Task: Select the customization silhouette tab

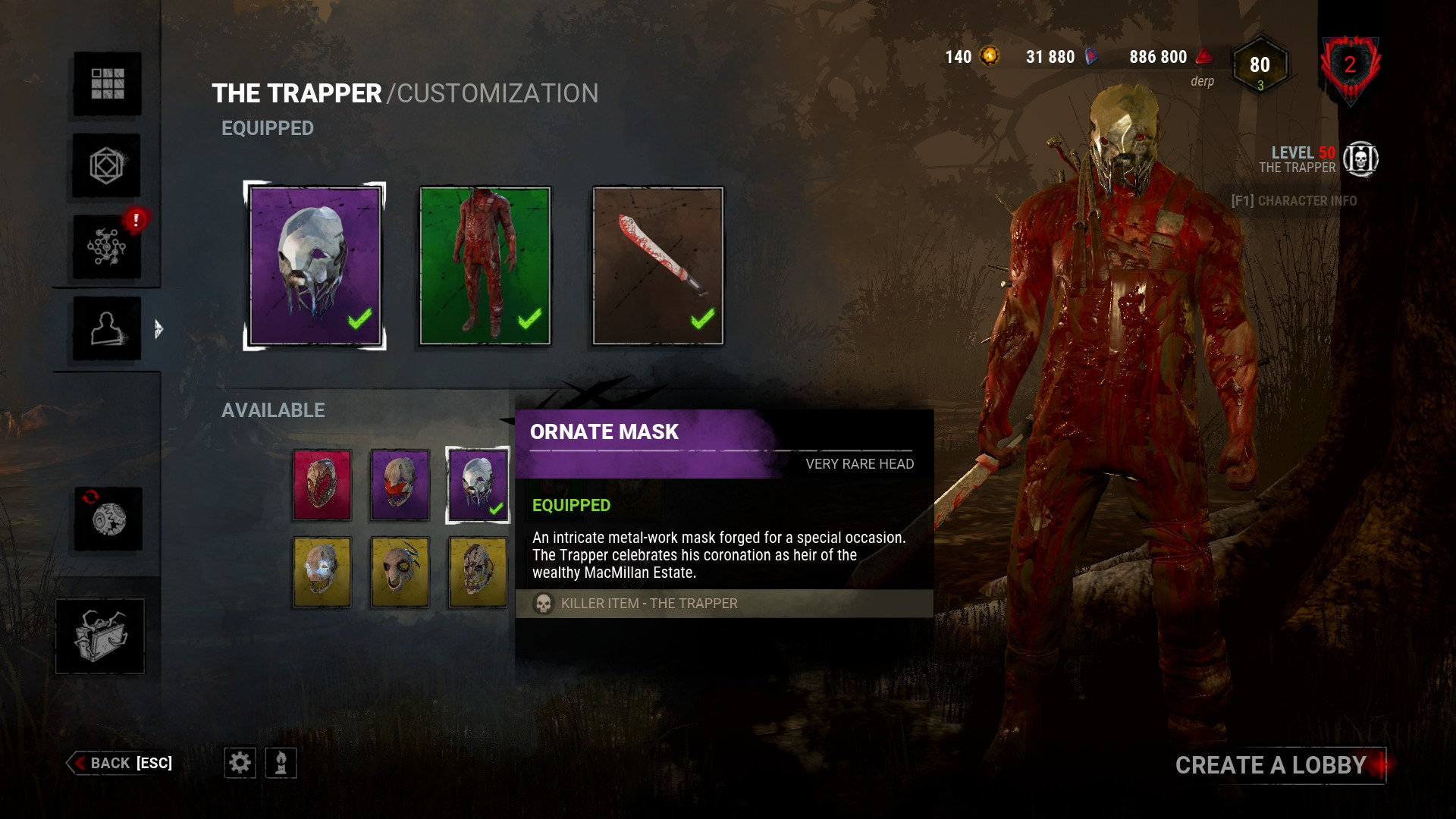Action: pyautogui.click(x=107, y=328)
